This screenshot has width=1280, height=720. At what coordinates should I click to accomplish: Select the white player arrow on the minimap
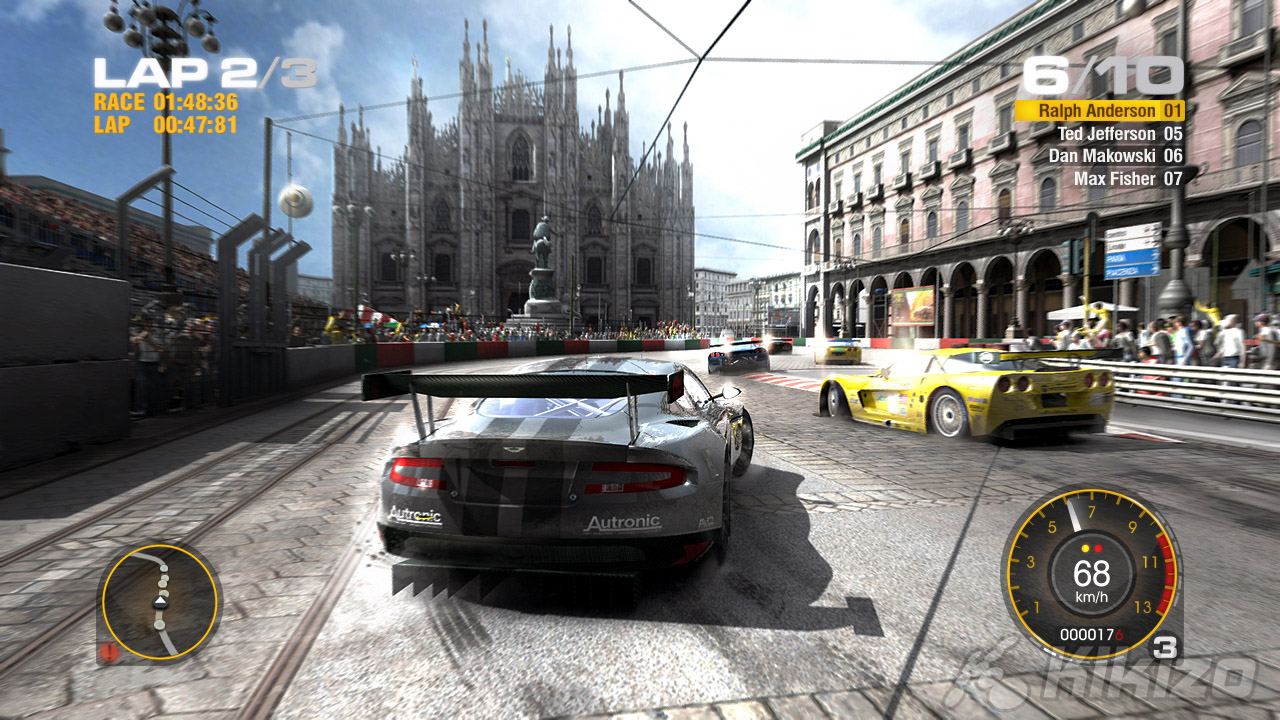click(x=162, y=602)
